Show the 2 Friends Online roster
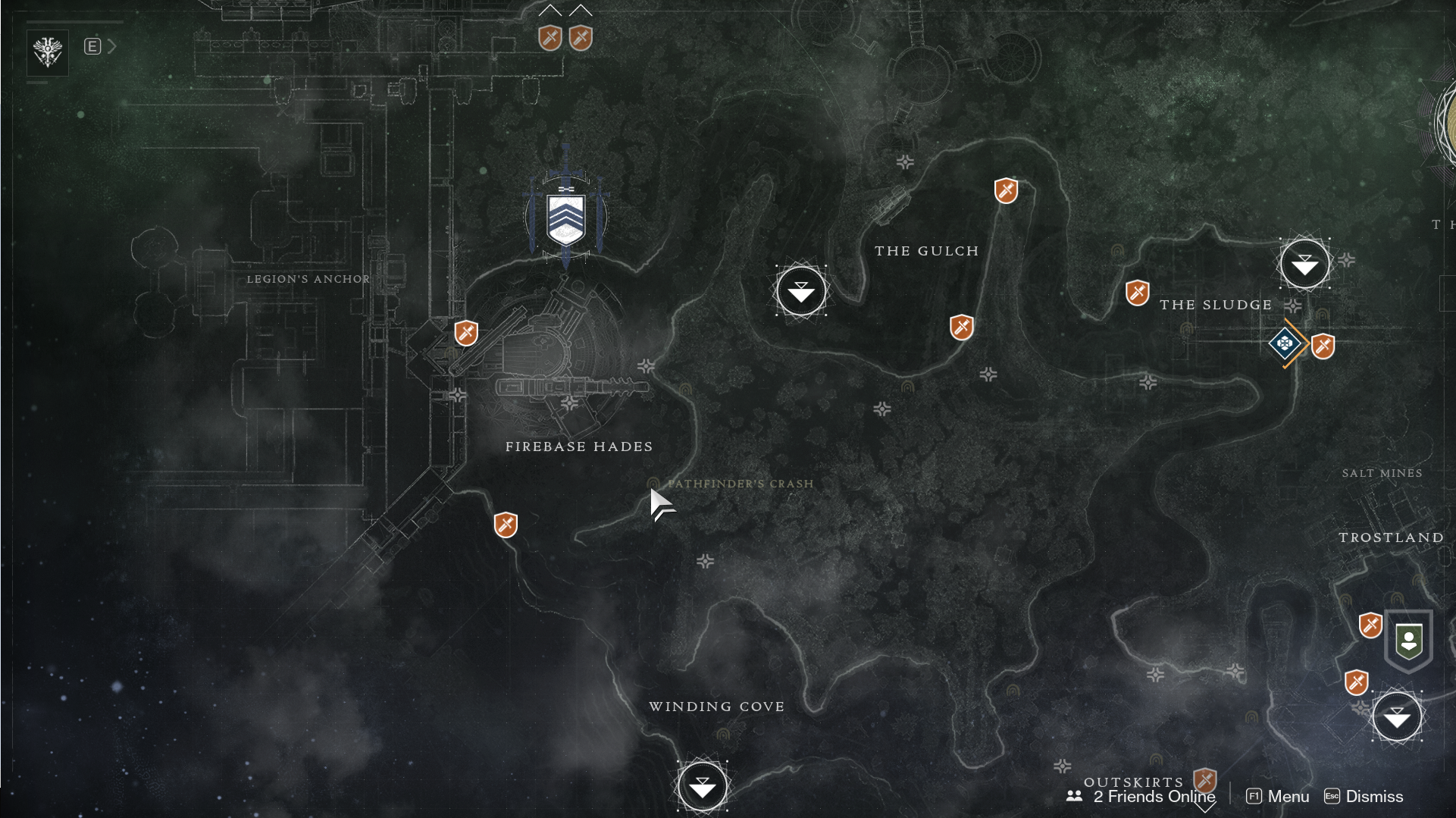The image size is (1456, 818). pos(1142,797)
